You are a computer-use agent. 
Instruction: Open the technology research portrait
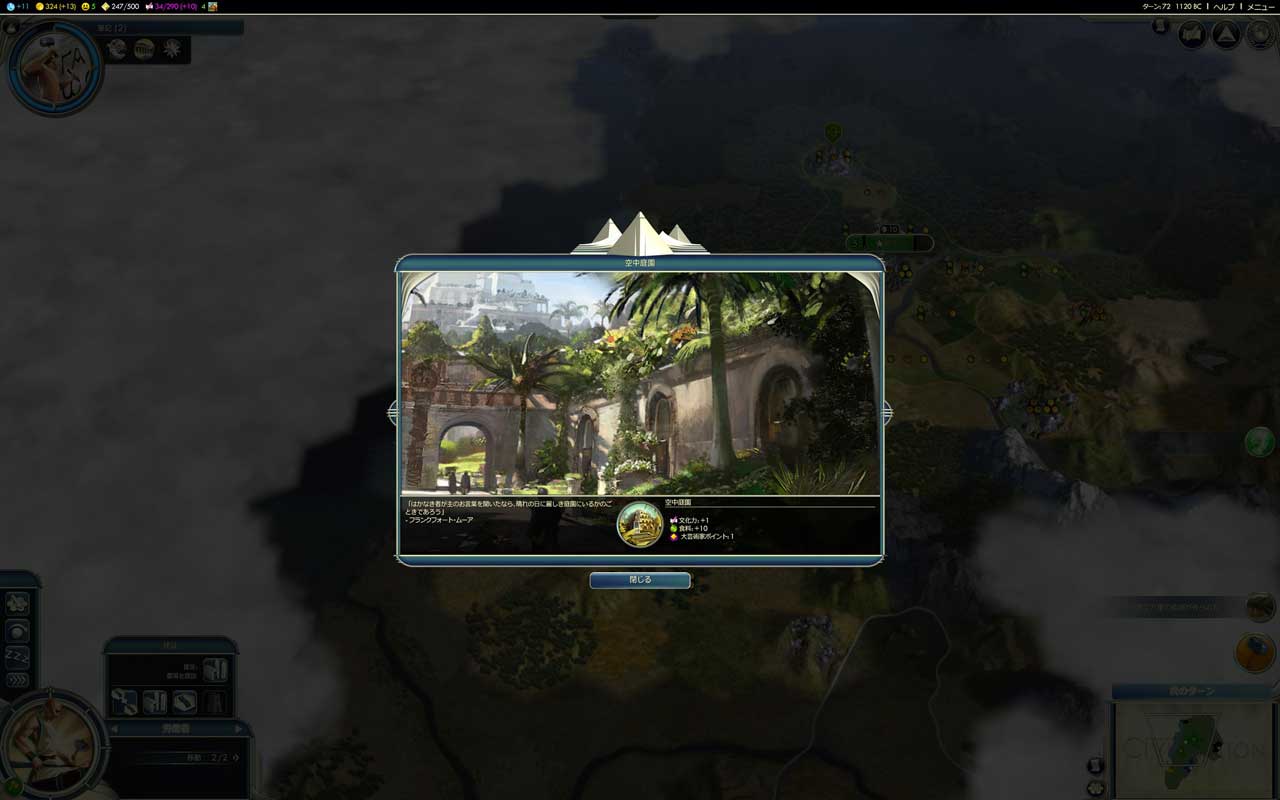coord(54,68)
